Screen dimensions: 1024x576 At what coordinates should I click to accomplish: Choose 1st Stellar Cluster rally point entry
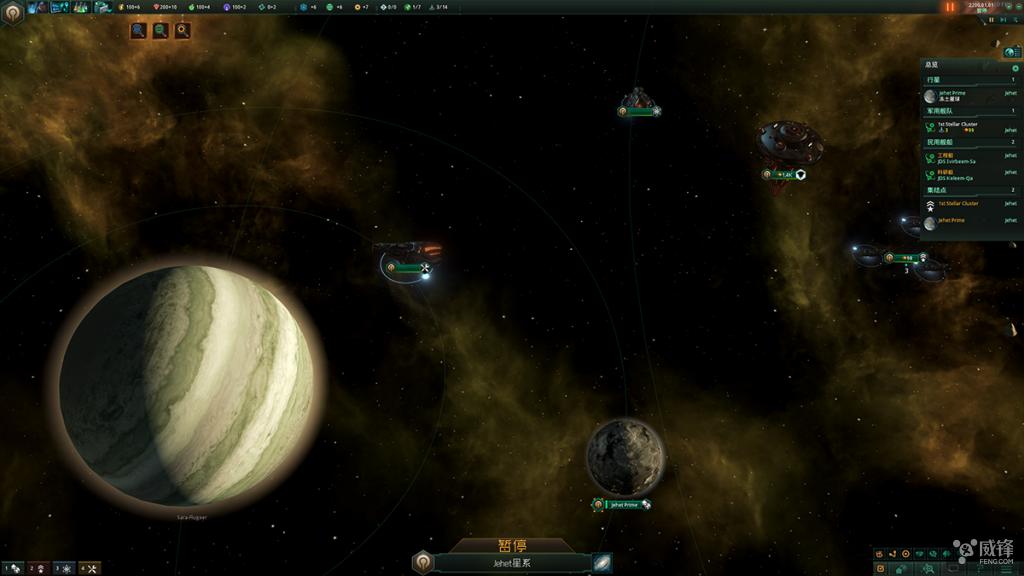pos(960,204)
